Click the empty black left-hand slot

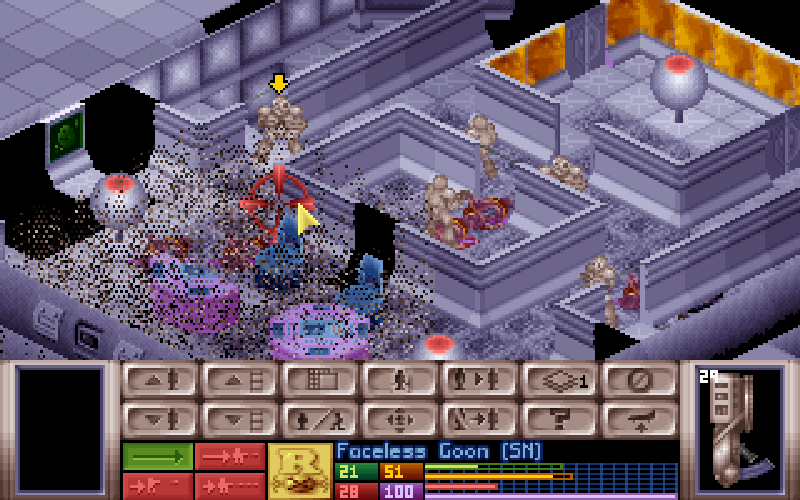[x=60, y=430]
